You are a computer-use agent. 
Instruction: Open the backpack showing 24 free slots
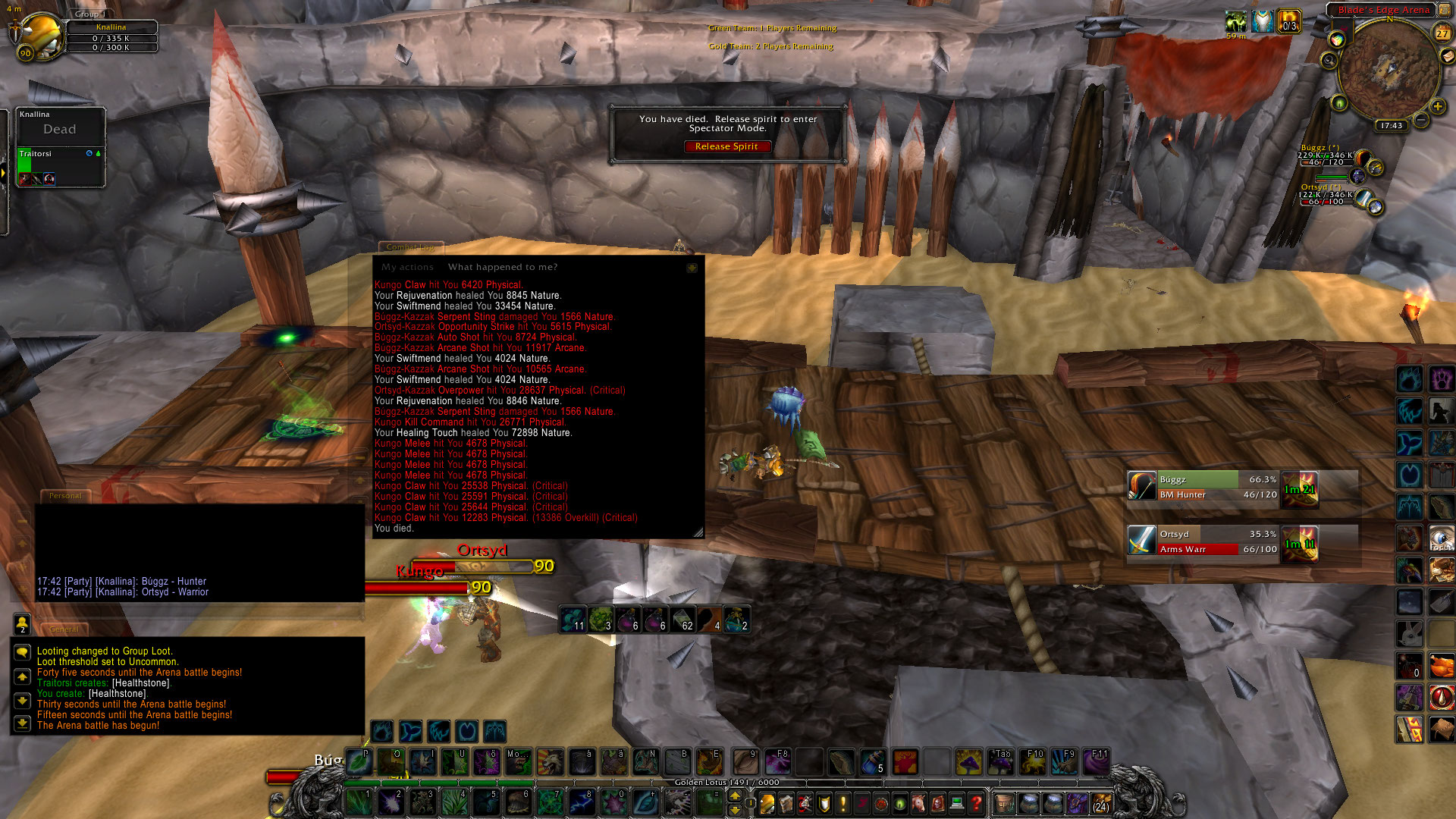click(x=1100, y=802)
